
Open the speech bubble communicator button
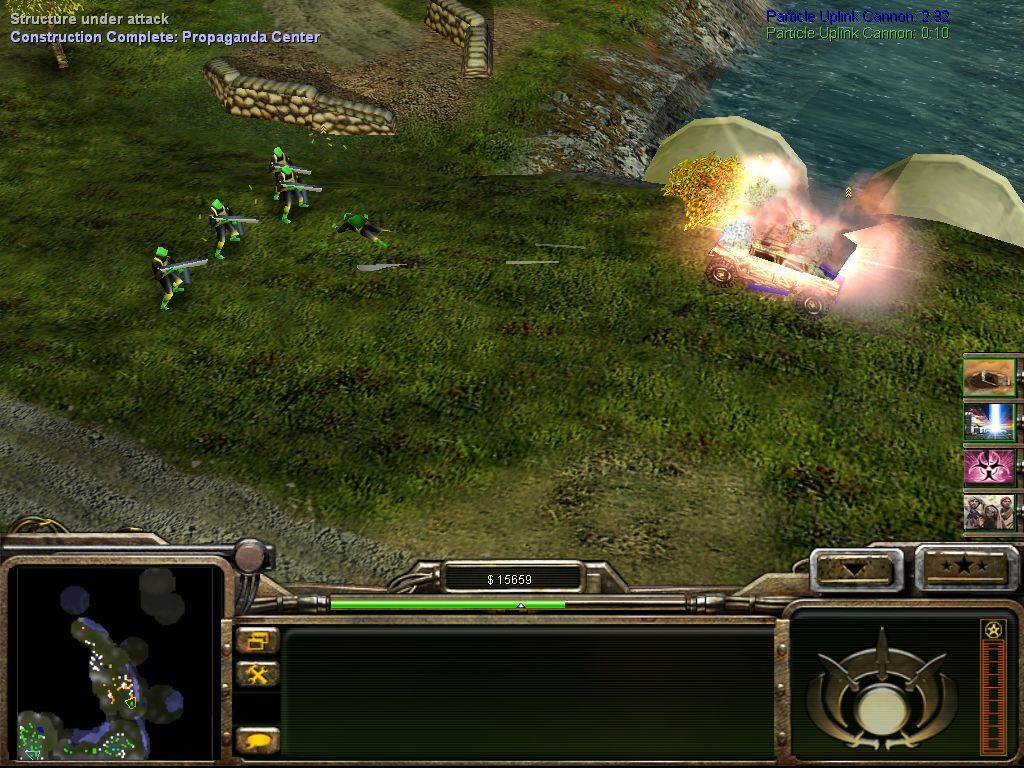tap(258, 741)
